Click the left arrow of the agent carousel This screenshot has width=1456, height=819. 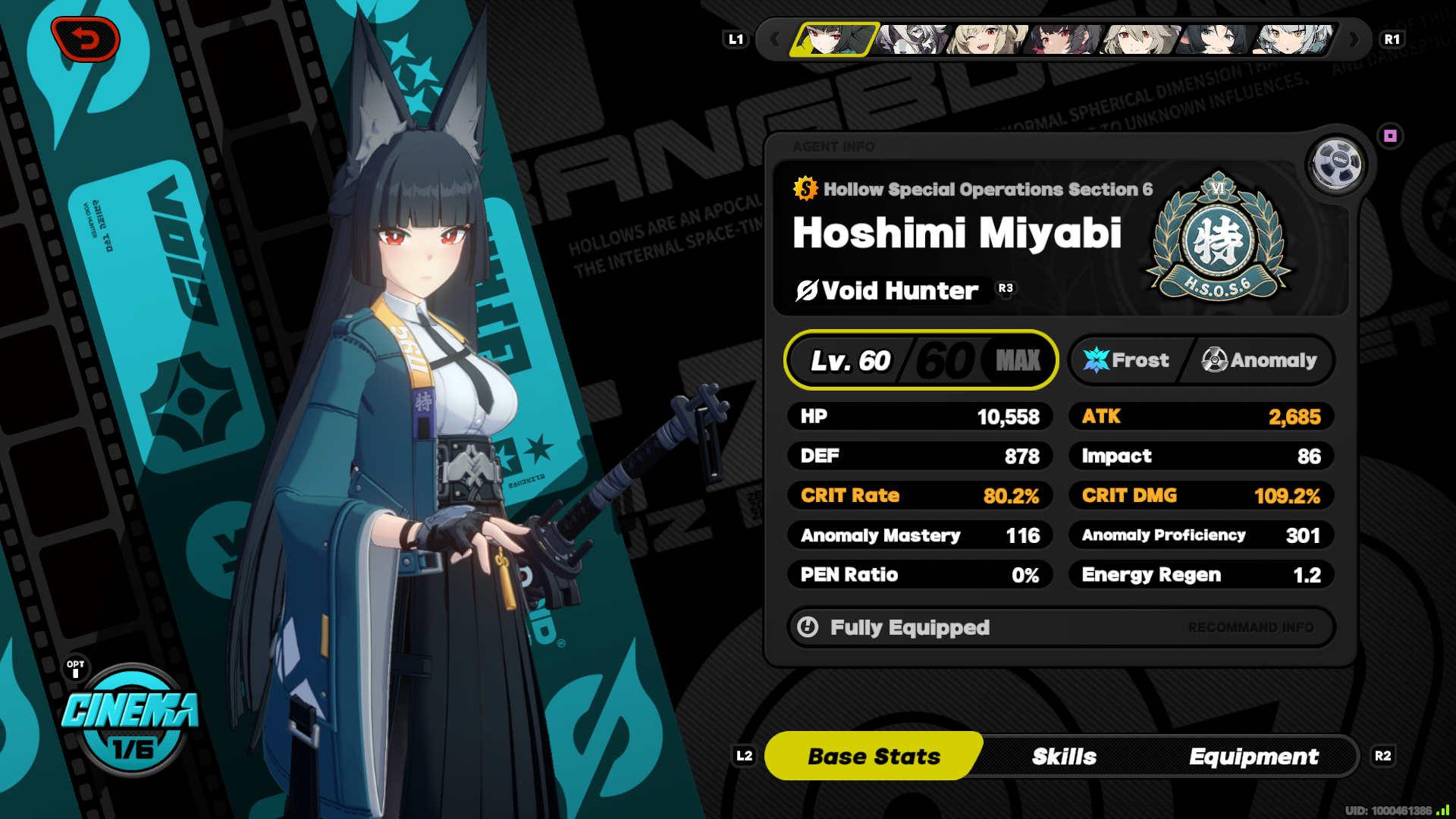(x=775, y=39)
